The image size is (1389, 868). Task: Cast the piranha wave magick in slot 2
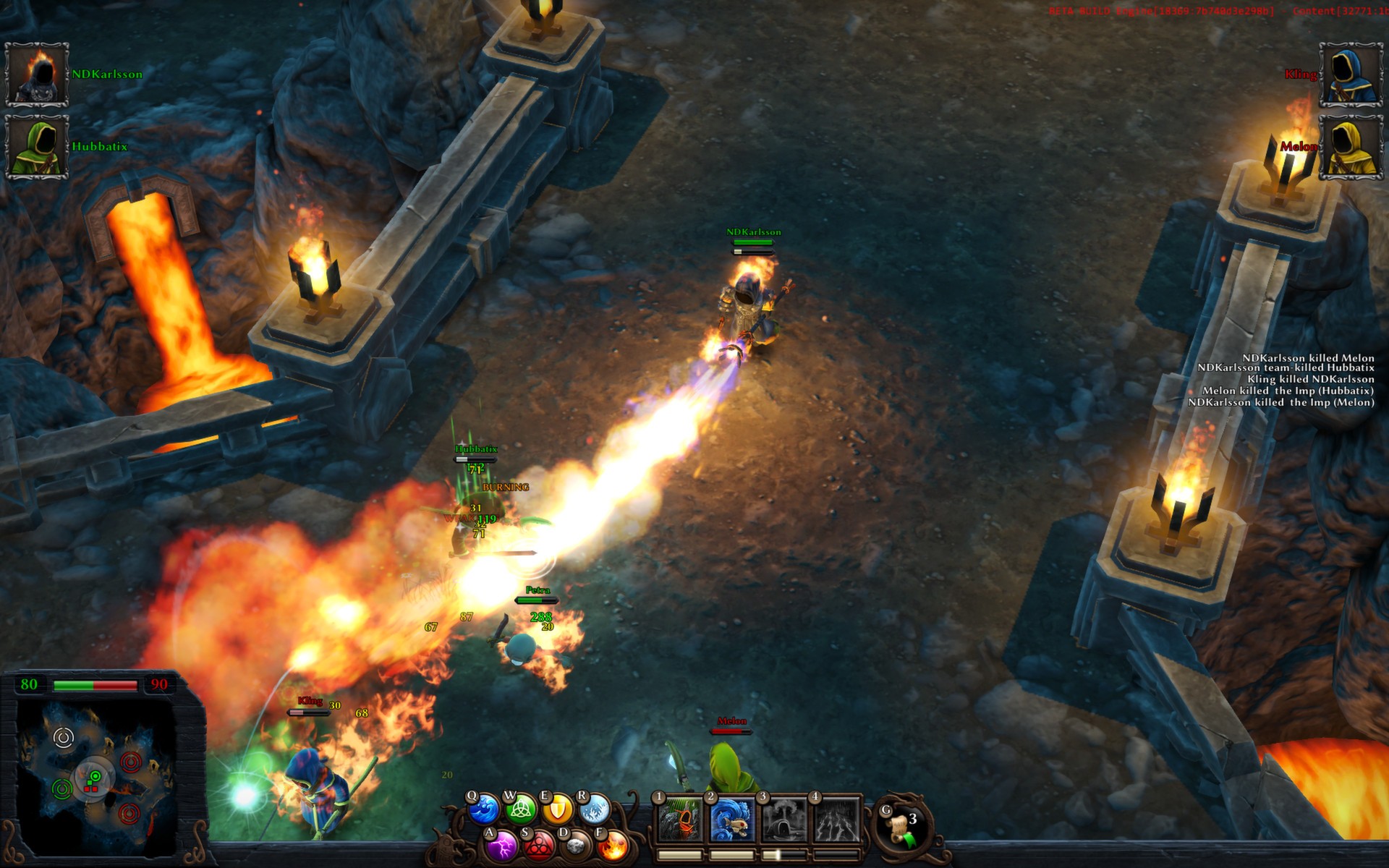tap(732, 821)
